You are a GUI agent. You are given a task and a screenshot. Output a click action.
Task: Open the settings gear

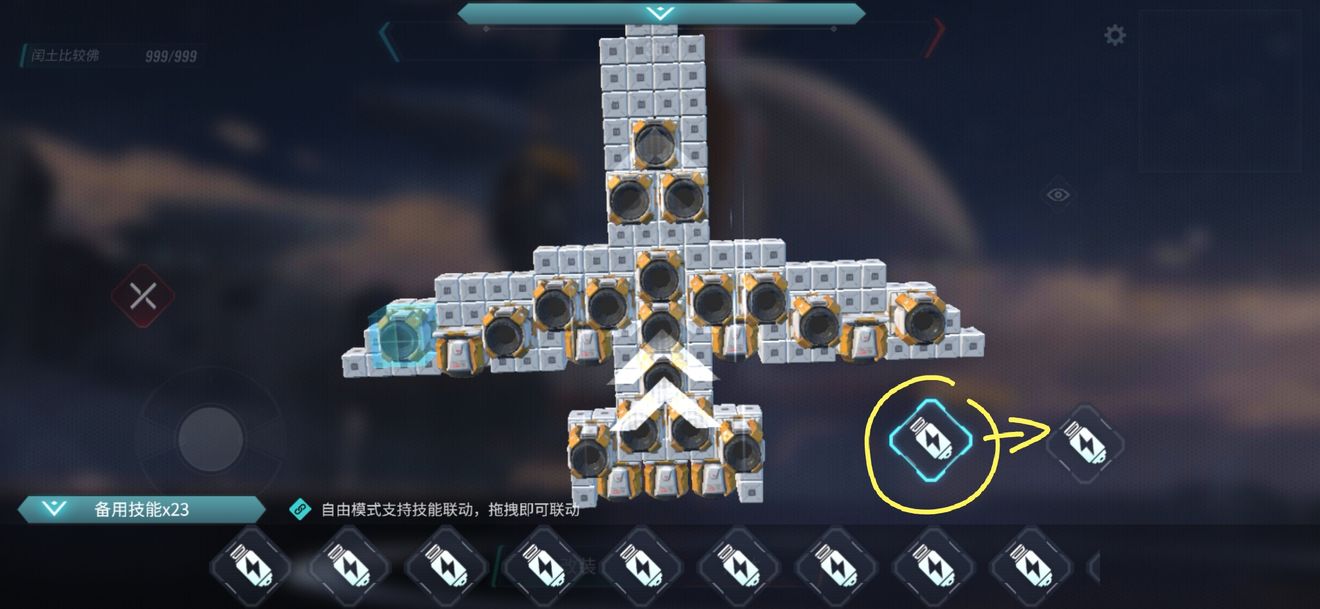pos(1114,36)
